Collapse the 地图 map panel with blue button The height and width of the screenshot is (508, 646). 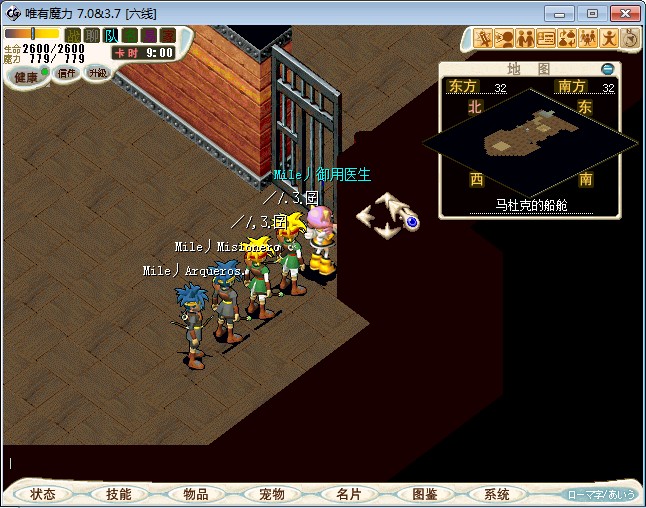(x=607, y=69)
